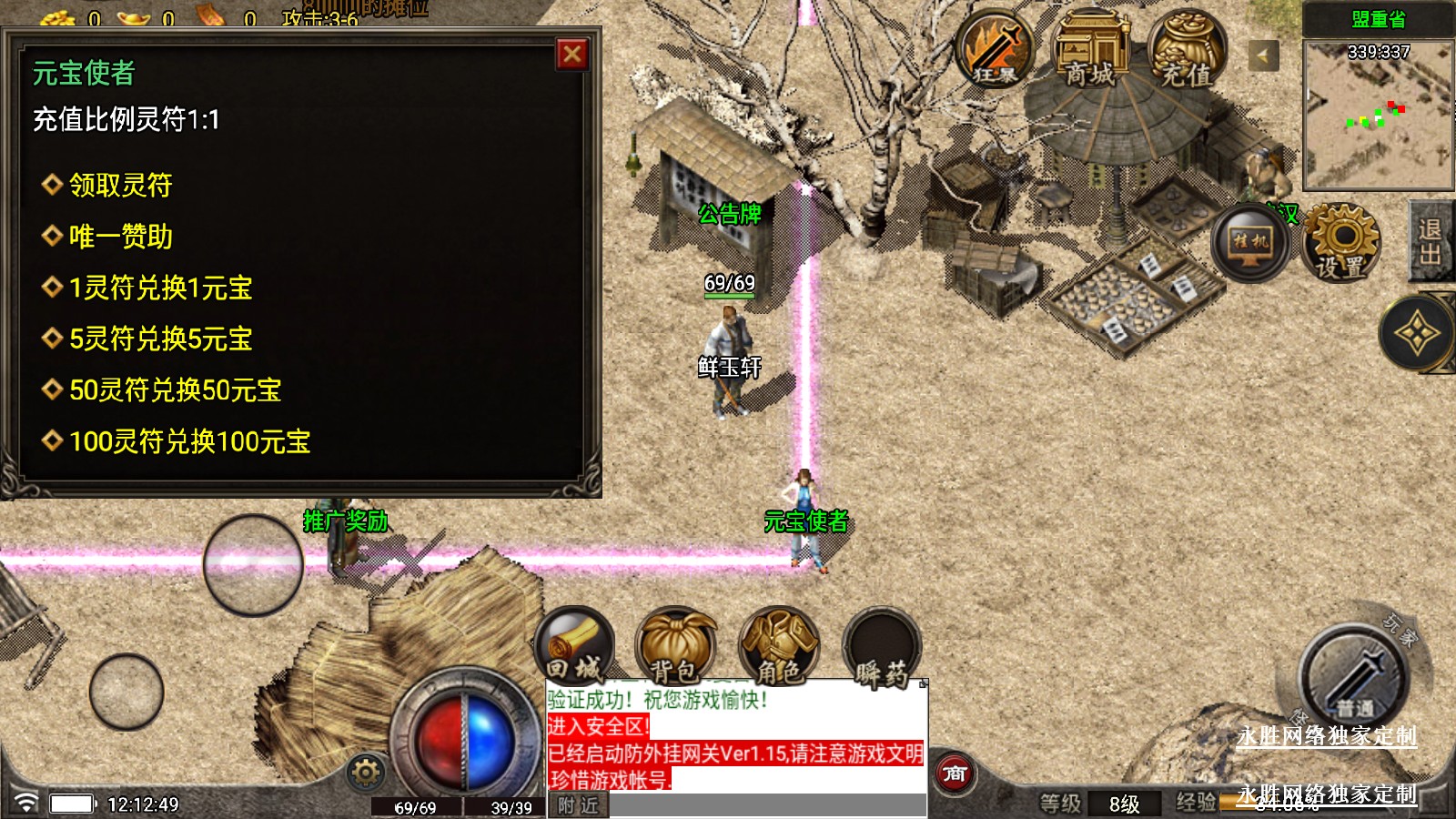
Task: Open the 充值 recharge menu
Action: pos(1186,50)
